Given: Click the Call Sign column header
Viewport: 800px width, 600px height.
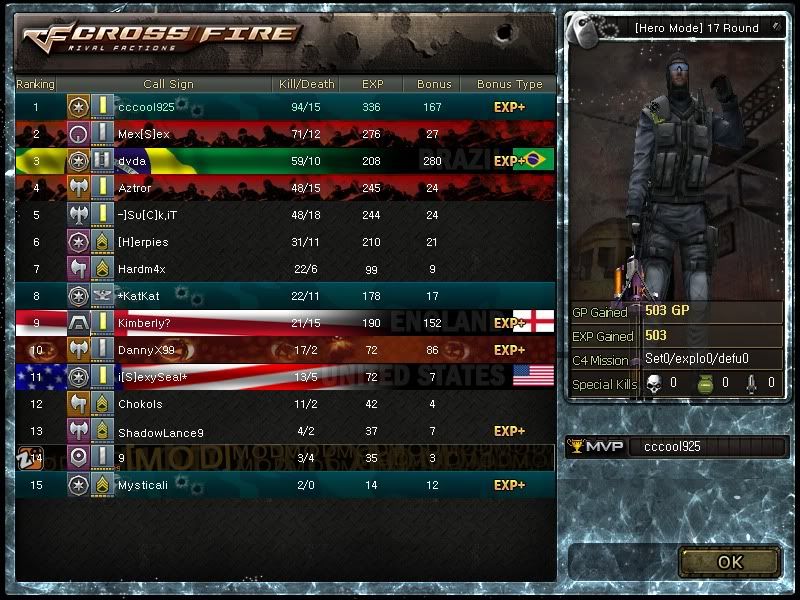Looking at the screenshot, I should coord(168,84).
